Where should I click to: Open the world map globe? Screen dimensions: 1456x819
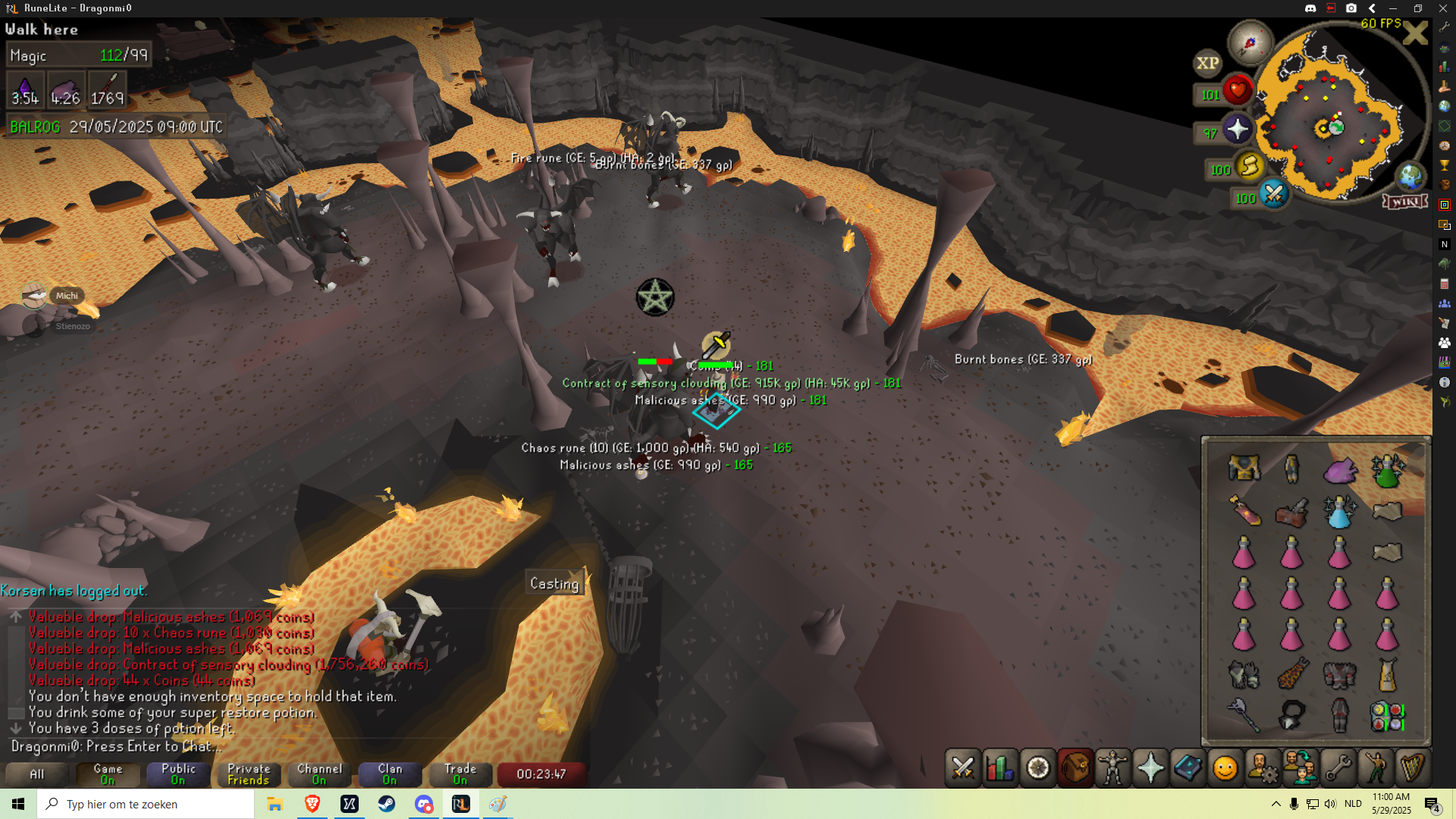(x=1410, y=177)
